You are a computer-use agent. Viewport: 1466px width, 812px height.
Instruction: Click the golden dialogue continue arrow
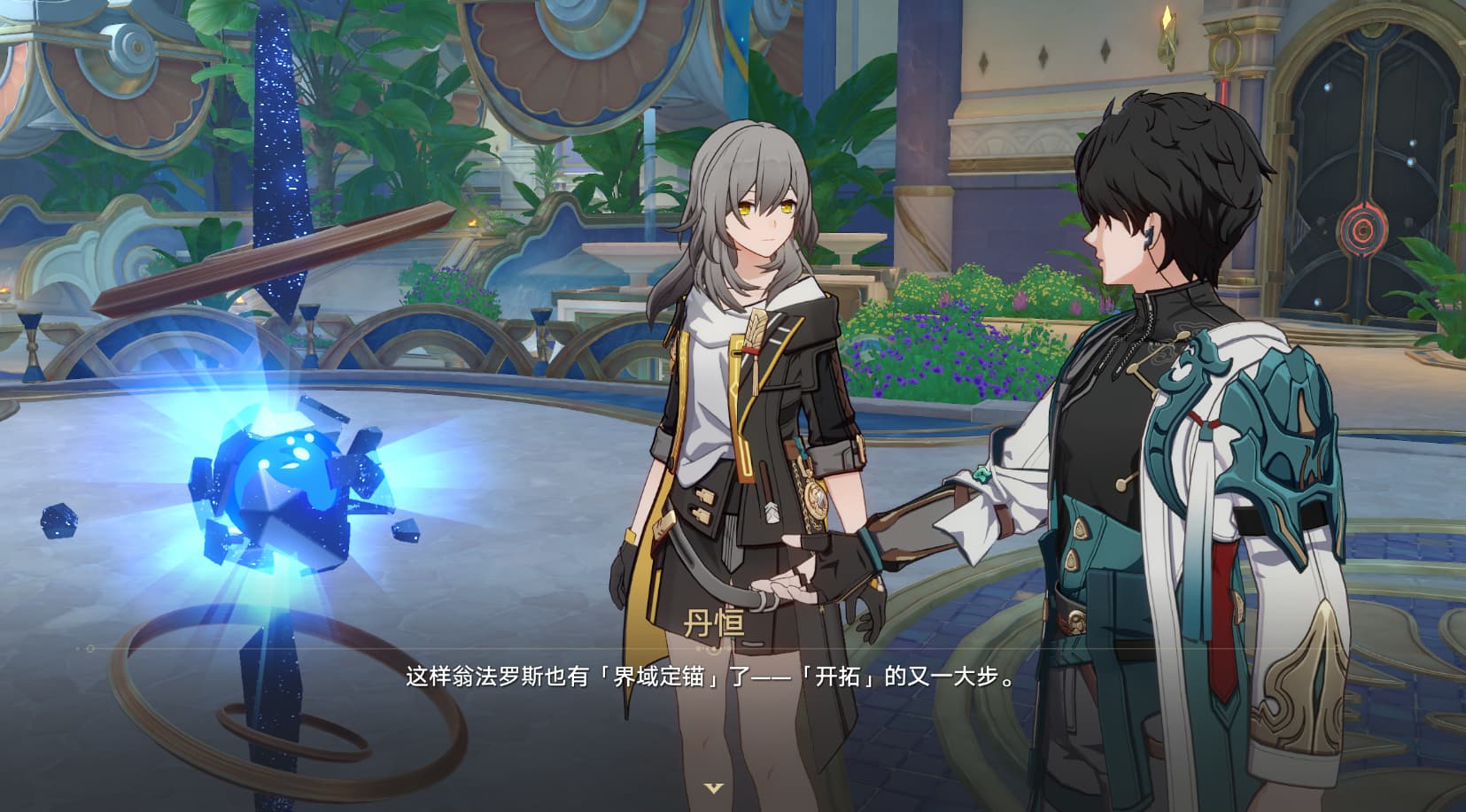[713, 787]
